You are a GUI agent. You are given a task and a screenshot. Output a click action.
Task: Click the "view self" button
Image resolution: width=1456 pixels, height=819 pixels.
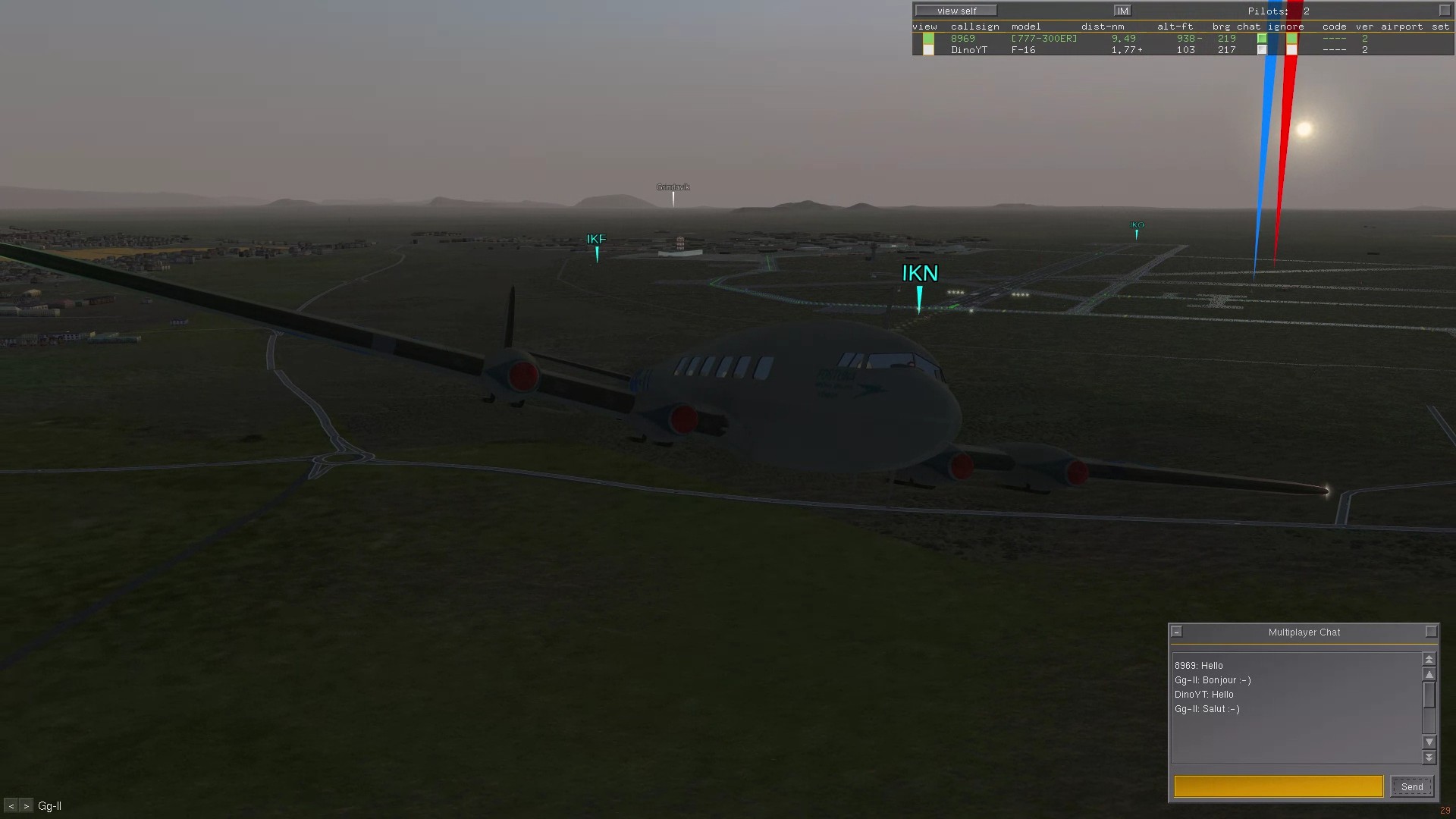tap(956, 11)
